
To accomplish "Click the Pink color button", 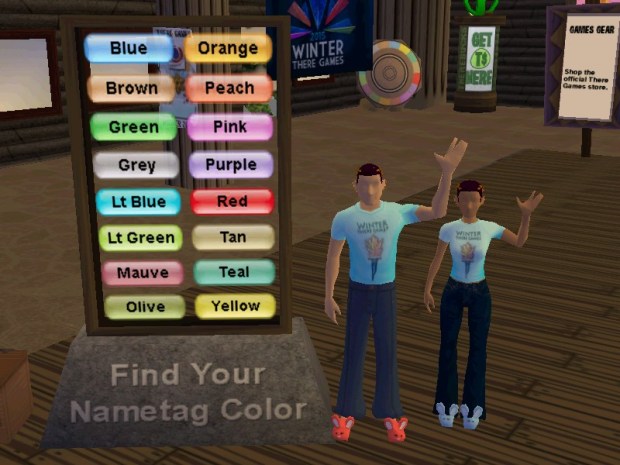I will click(230, 127).
